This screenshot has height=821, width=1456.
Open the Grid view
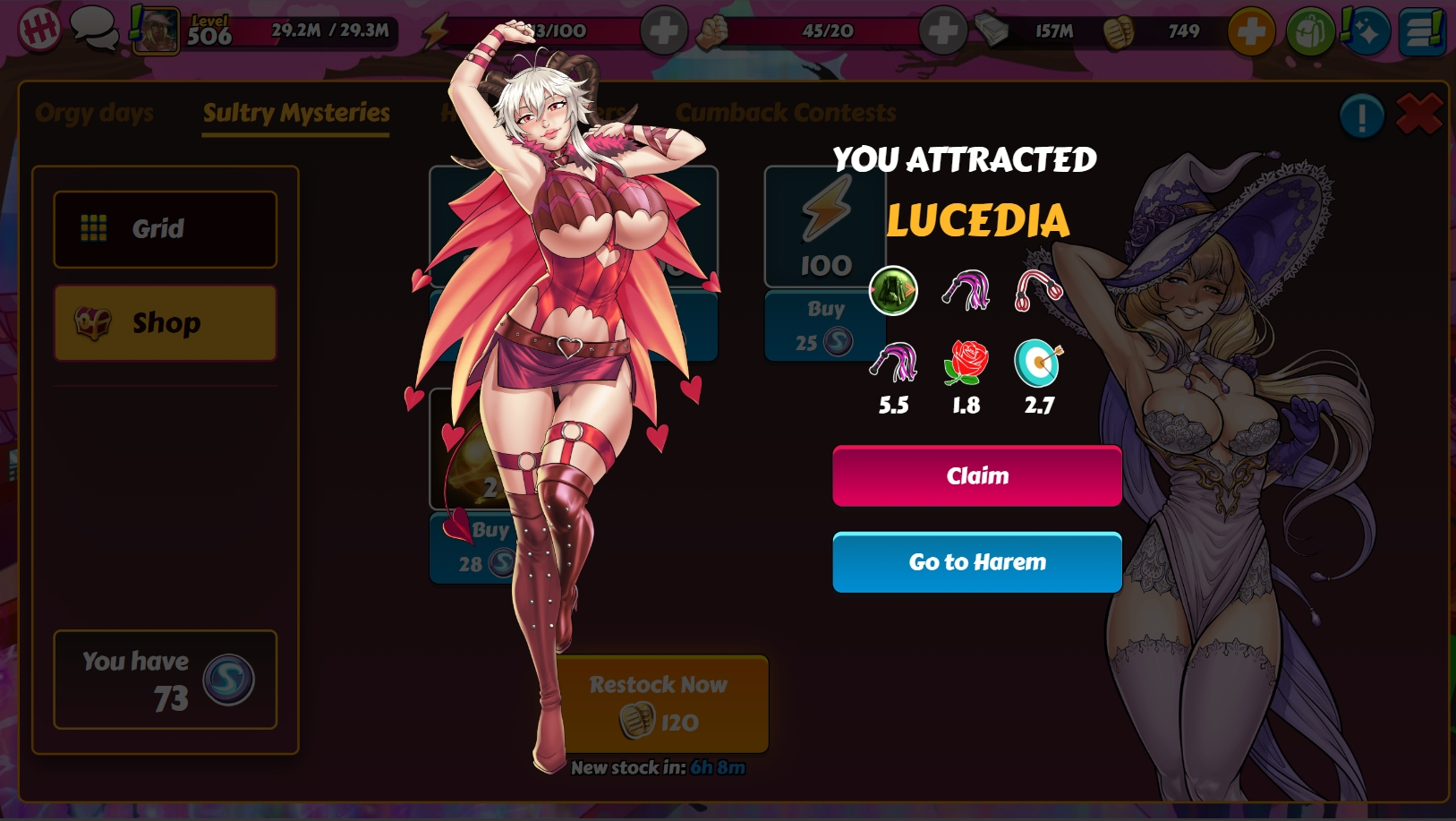tap(165, 229)
